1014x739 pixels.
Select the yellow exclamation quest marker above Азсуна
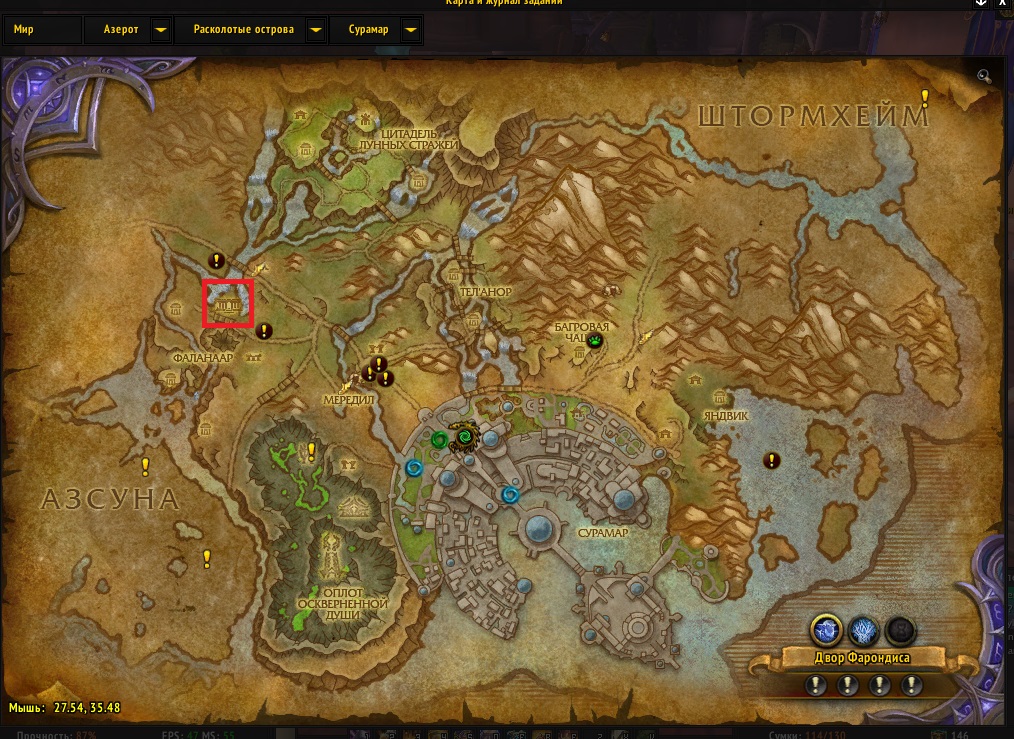tap(145, 465)
